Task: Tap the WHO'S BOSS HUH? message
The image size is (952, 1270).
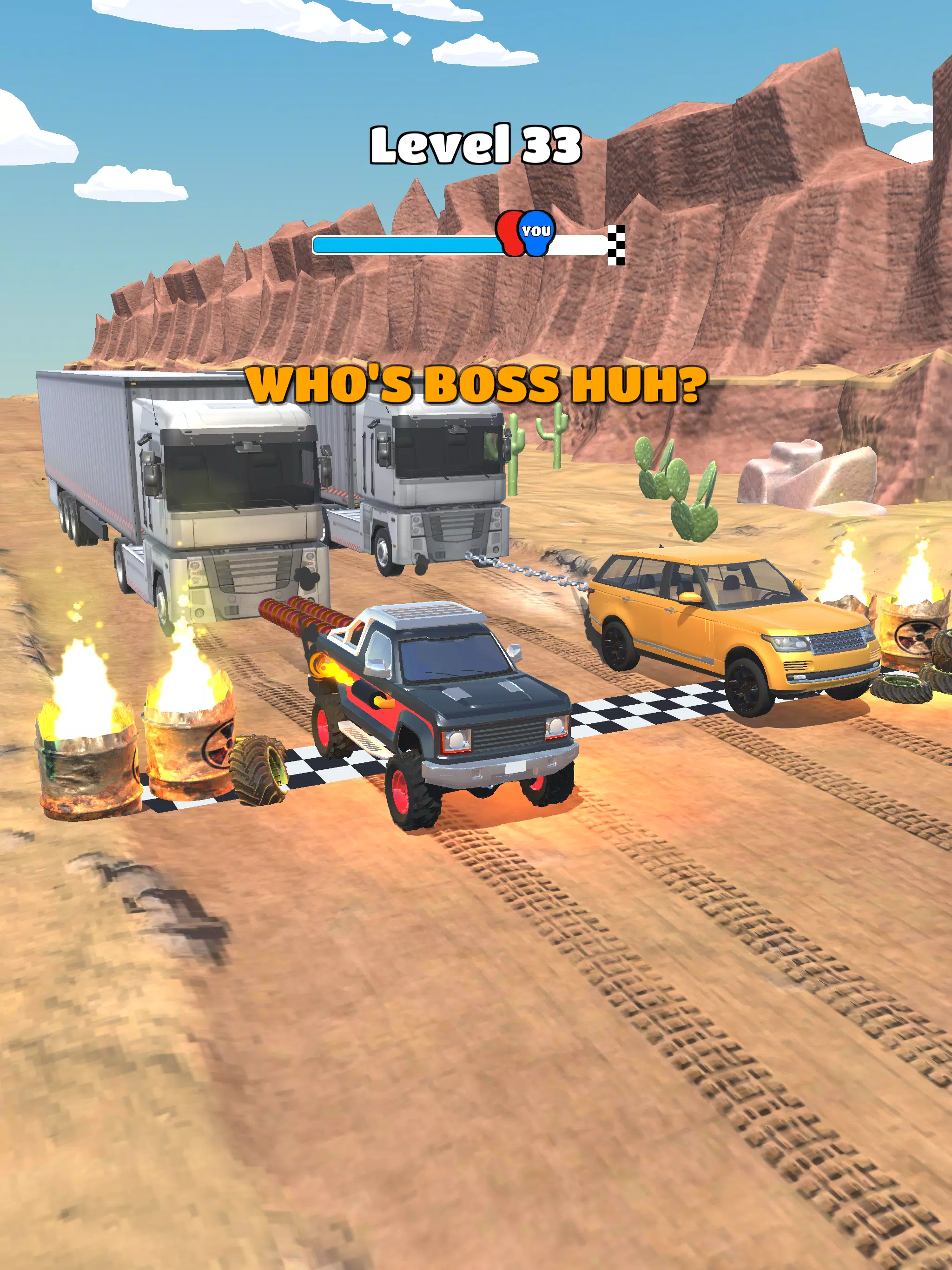Action: (476, 386)
